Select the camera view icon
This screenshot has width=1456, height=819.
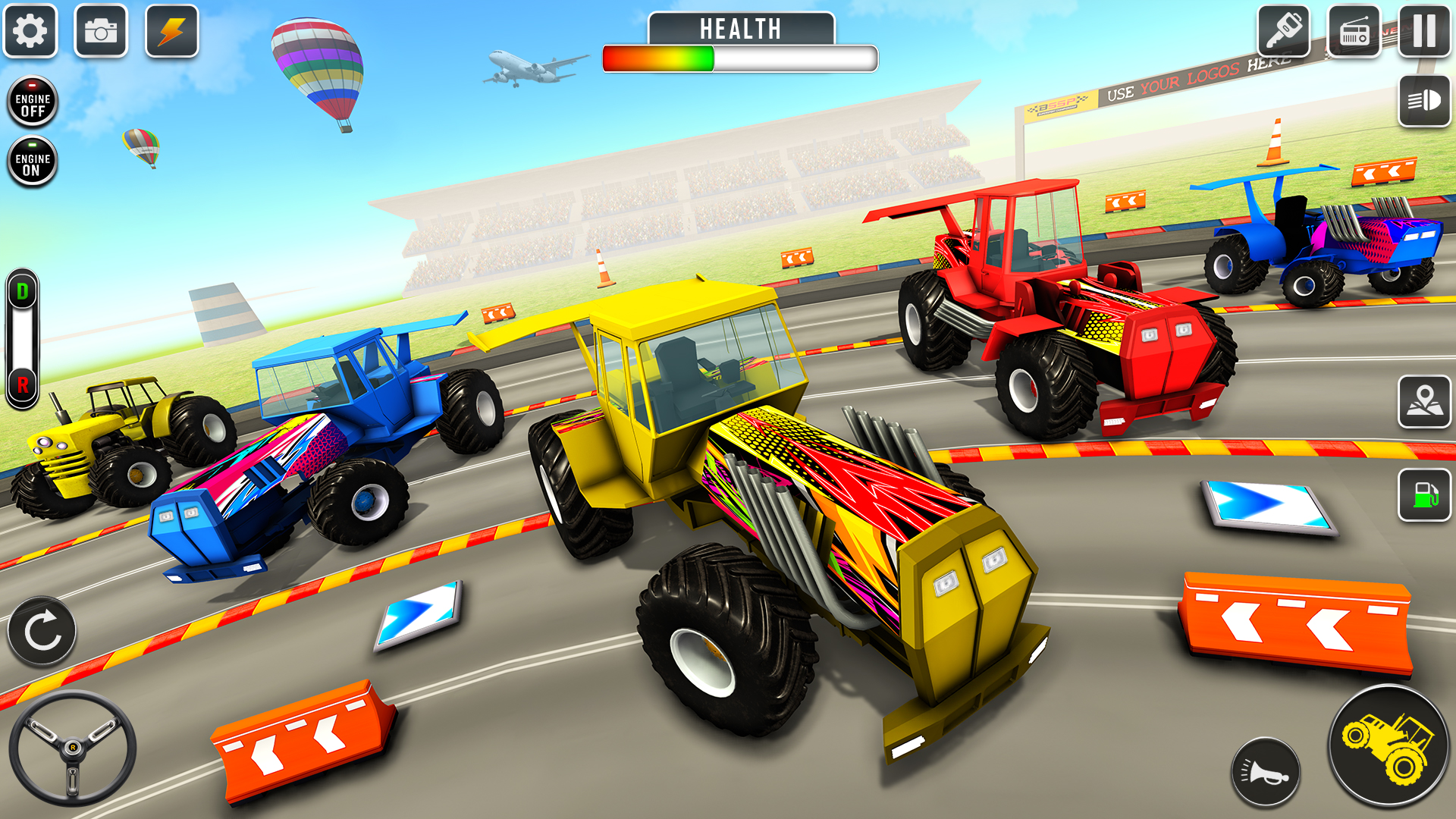point(102,32)
